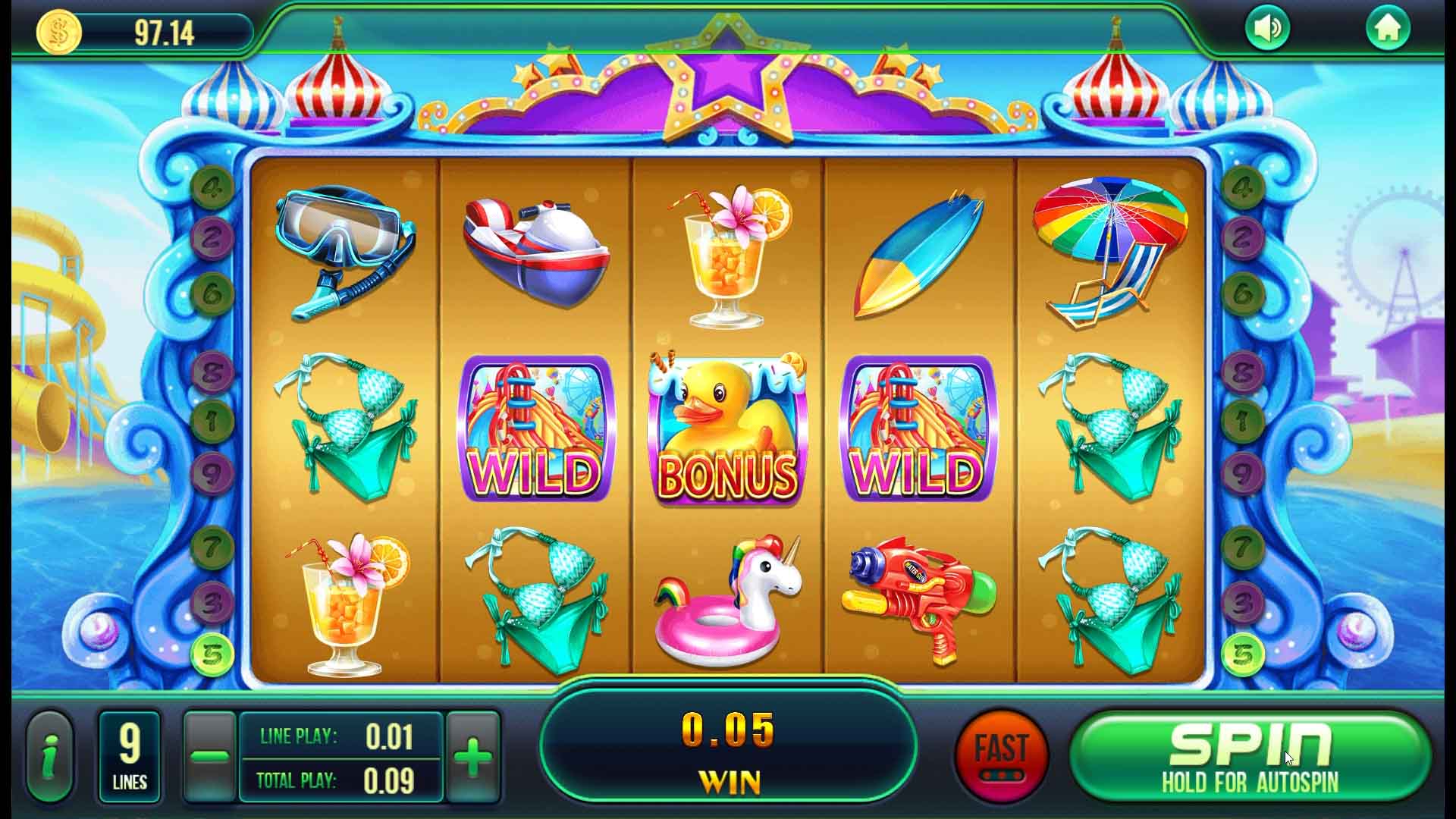Toggle payline number 7 on the right side

[1244, 546]
